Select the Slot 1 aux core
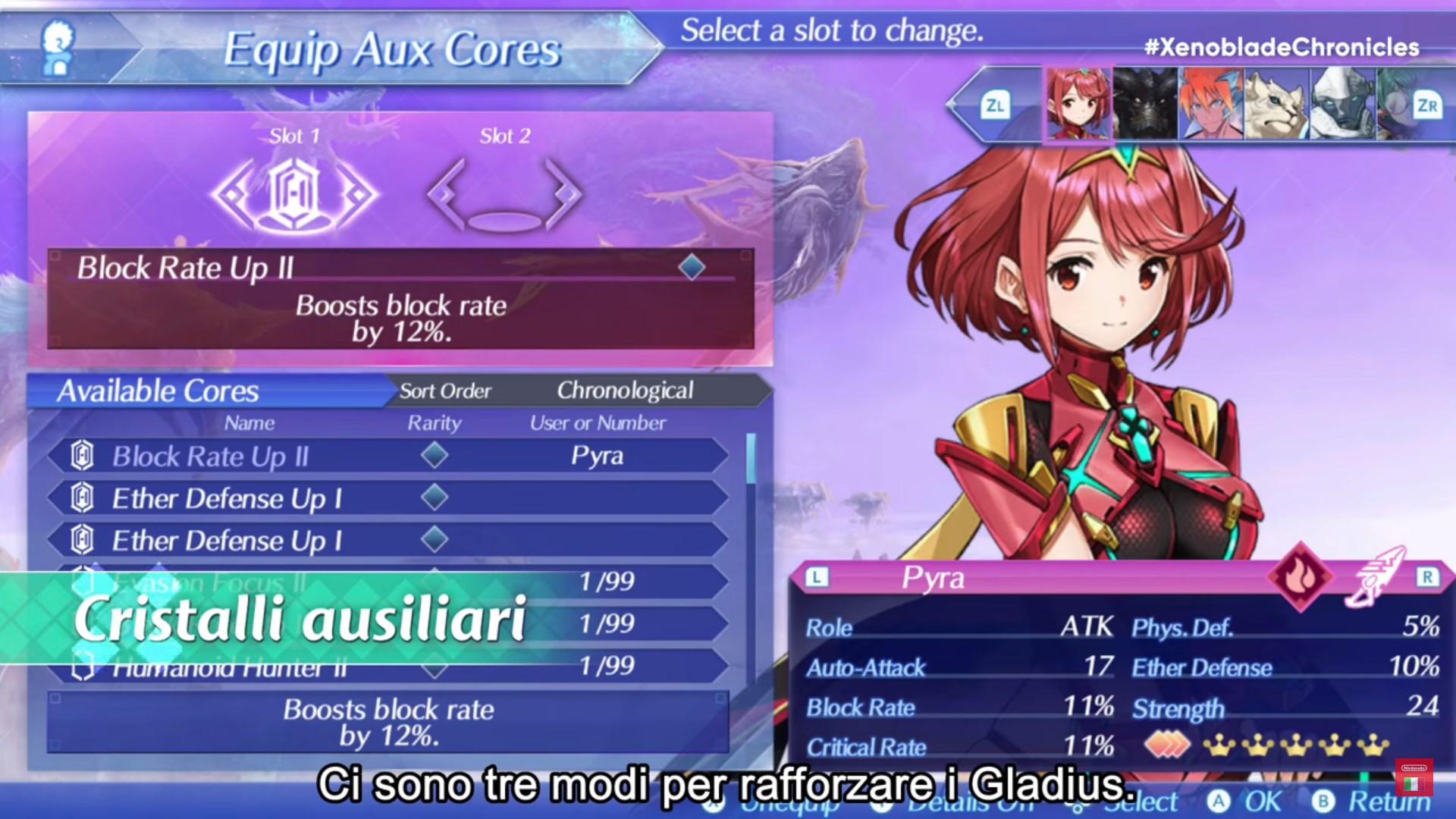 point(295,194)
